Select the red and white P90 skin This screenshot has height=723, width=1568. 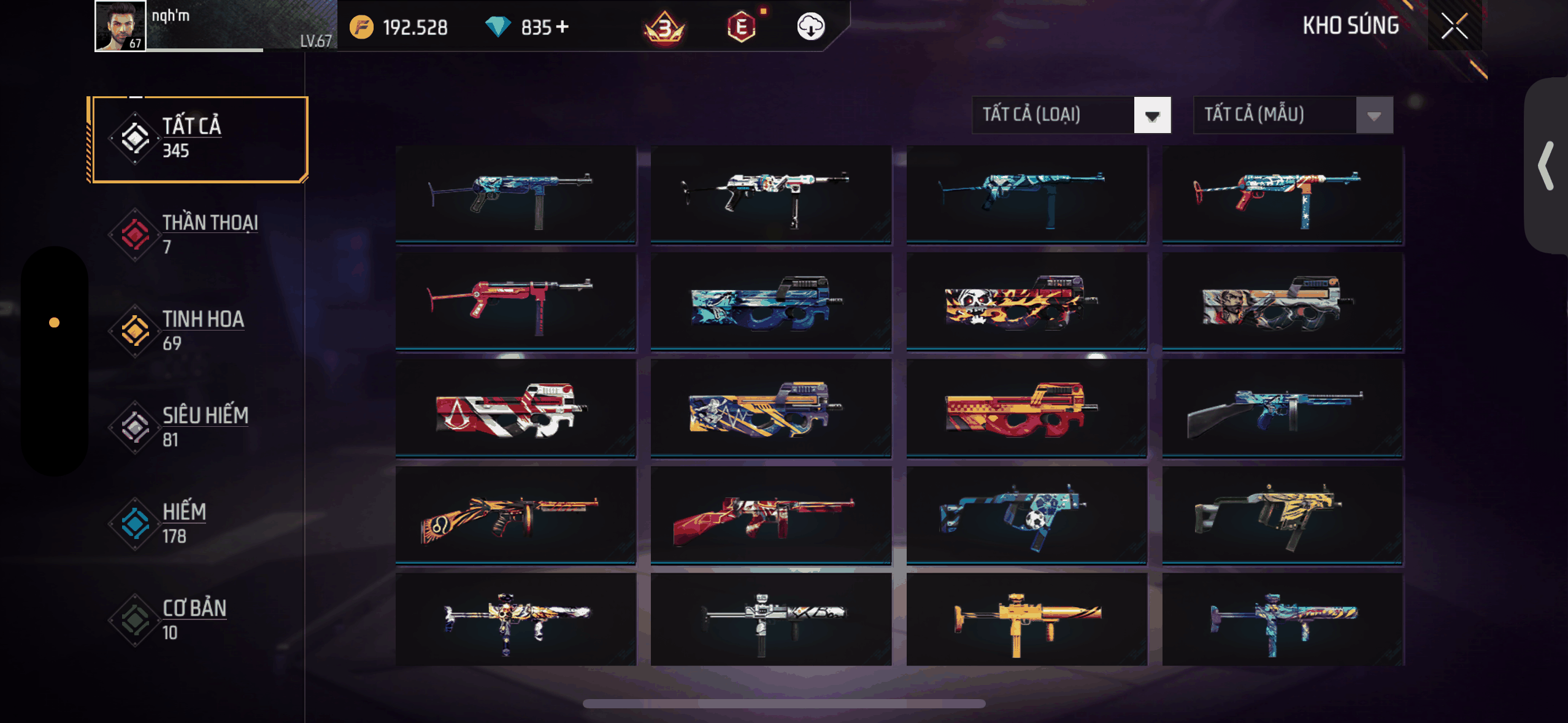click(x=515, y=408)
